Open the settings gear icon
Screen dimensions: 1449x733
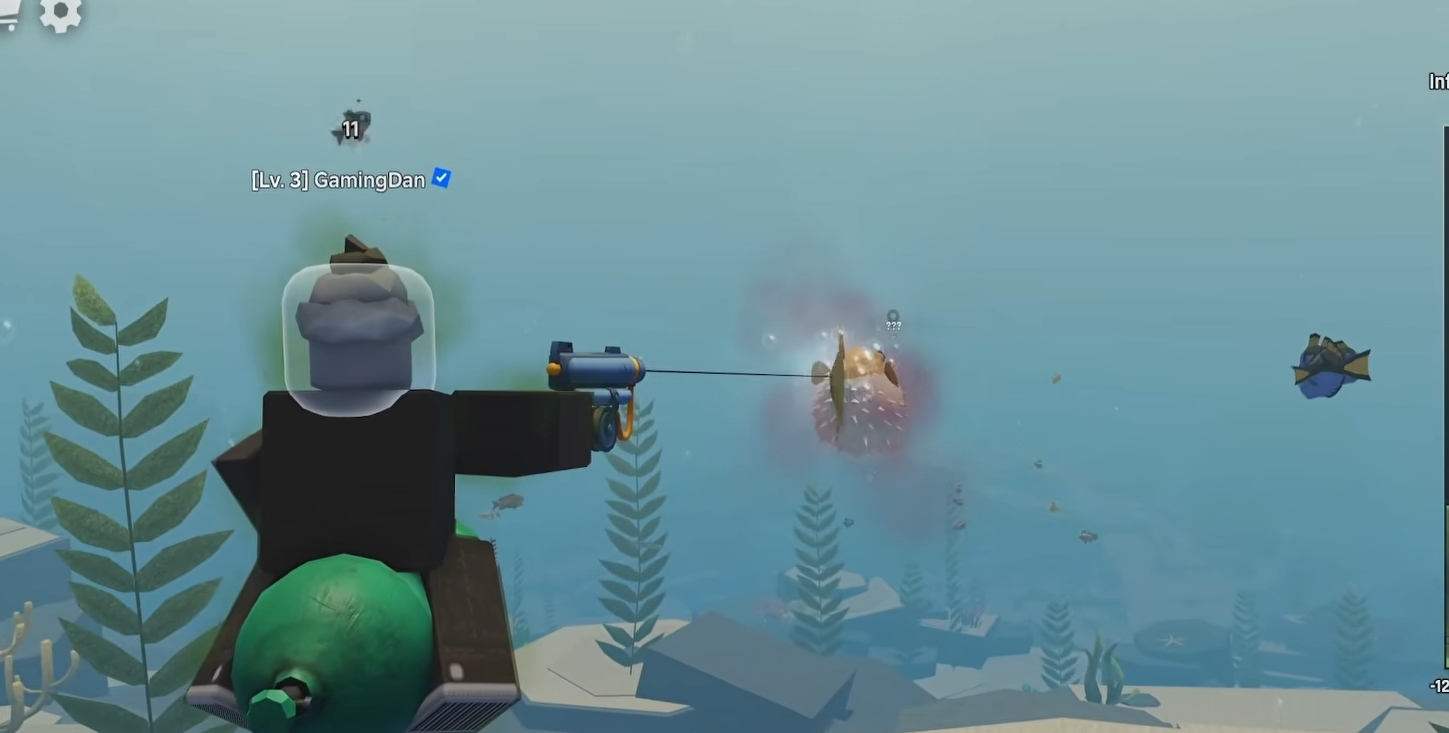pos(62,15)
